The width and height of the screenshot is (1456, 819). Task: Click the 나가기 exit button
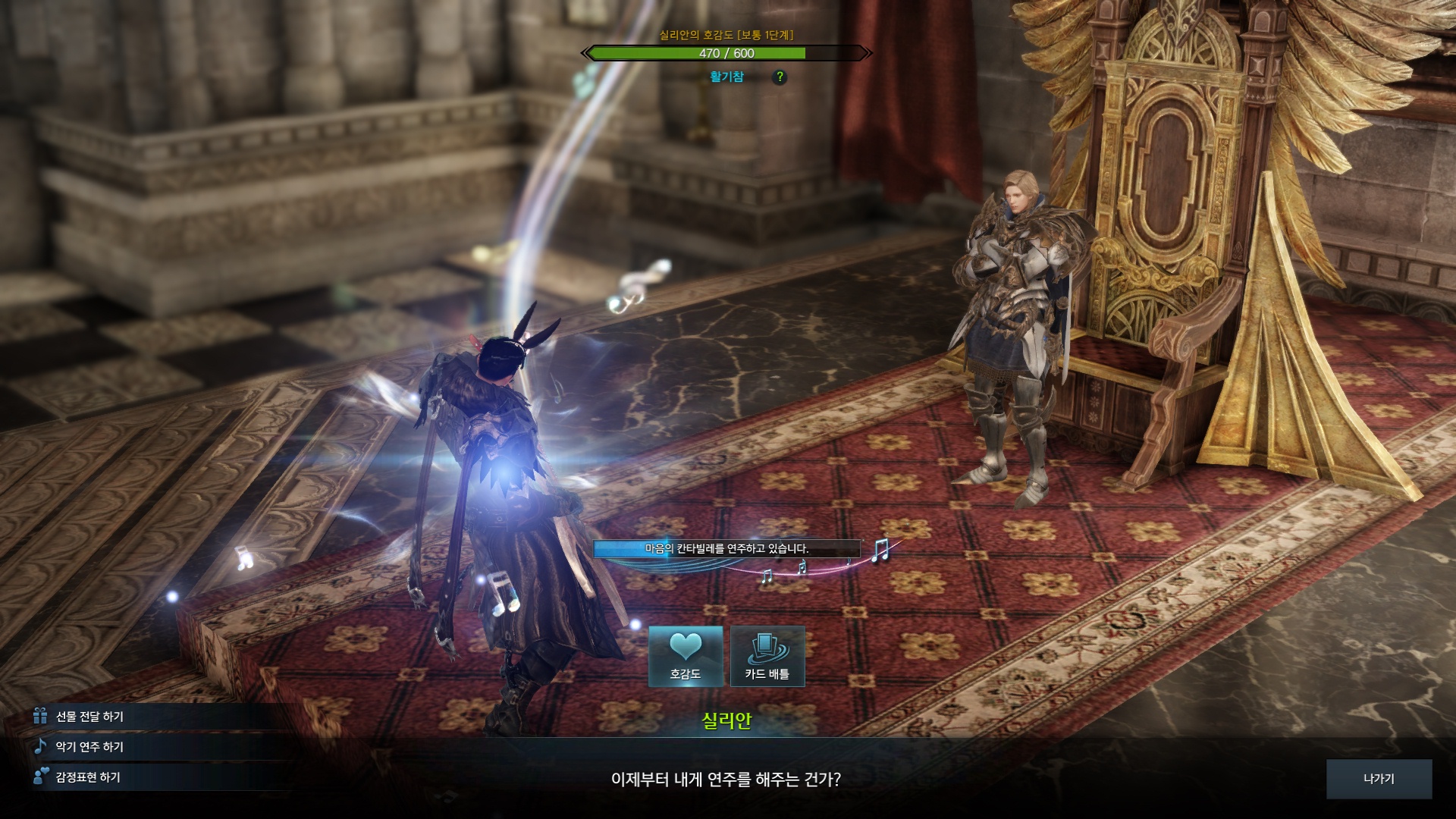click(1379, 779)
